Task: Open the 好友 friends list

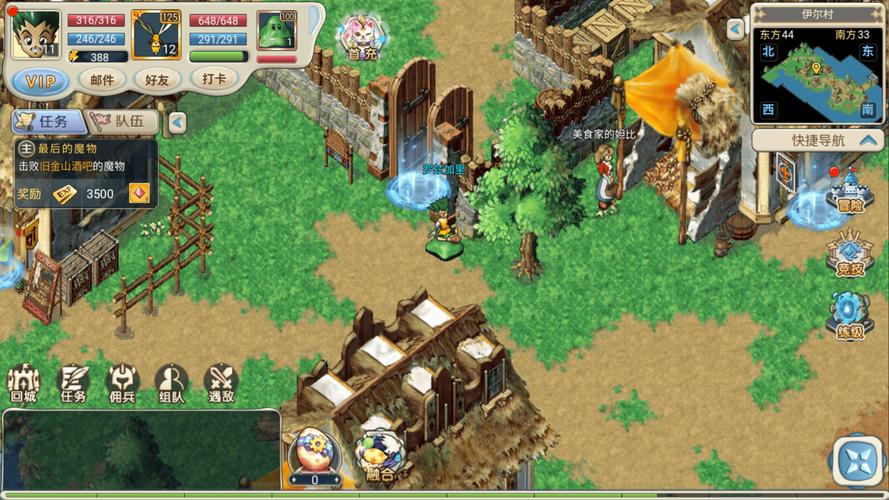Action: [157, 80]
